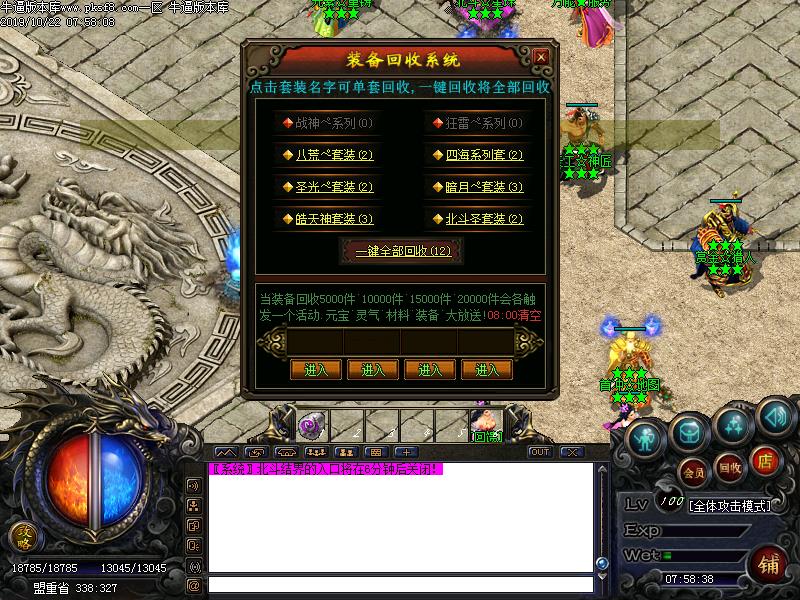The image size is (800, 600).
Task: Recycle the 皓天神 set
Action: pos(327,219)
